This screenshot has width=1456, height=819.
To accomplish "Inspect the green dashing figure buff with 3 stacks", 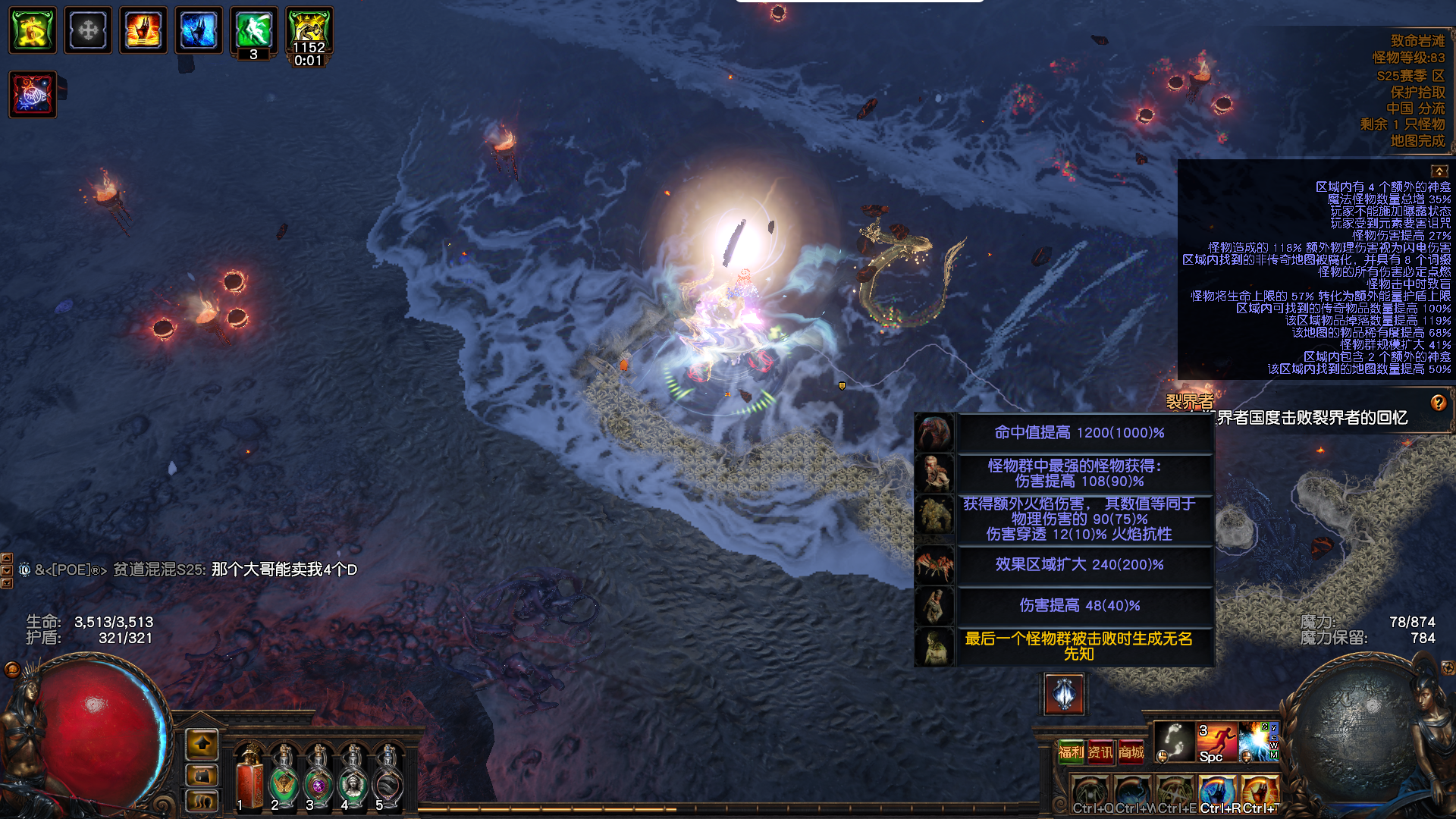I will click(254, 30).
